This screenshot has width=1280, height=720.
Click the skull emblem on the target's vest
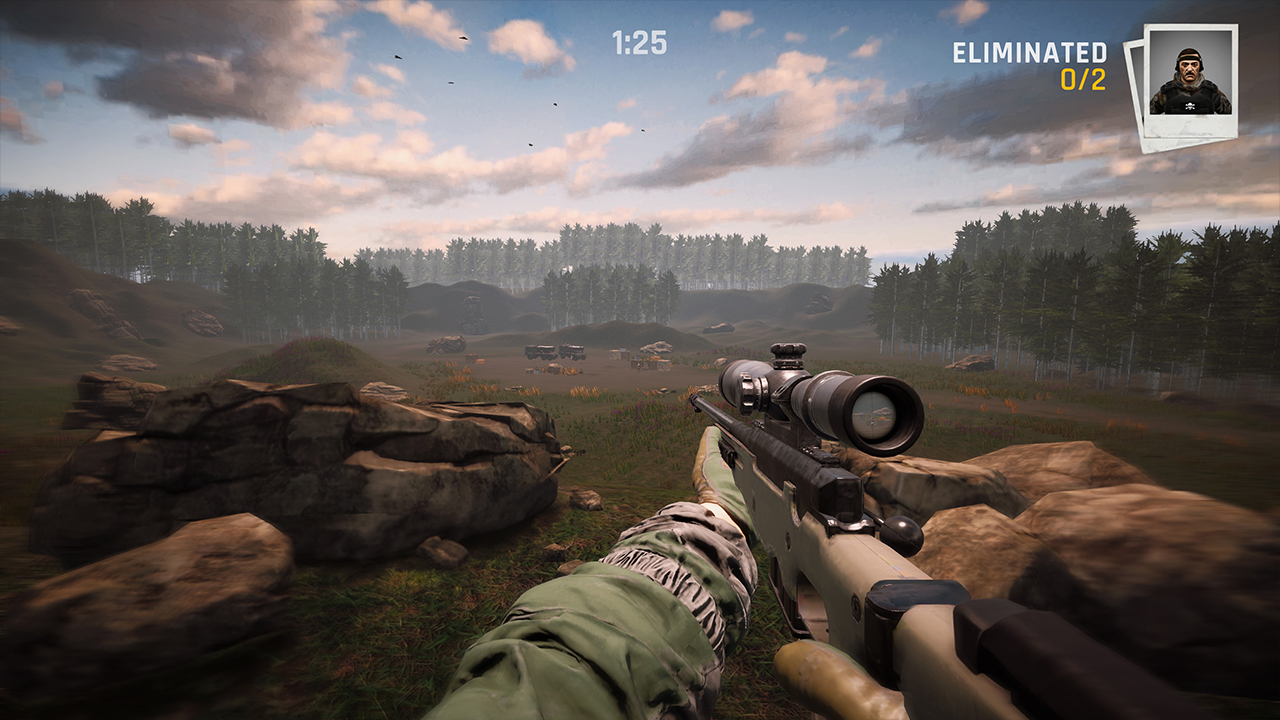pyautogui.click(x=1190, y=105)
